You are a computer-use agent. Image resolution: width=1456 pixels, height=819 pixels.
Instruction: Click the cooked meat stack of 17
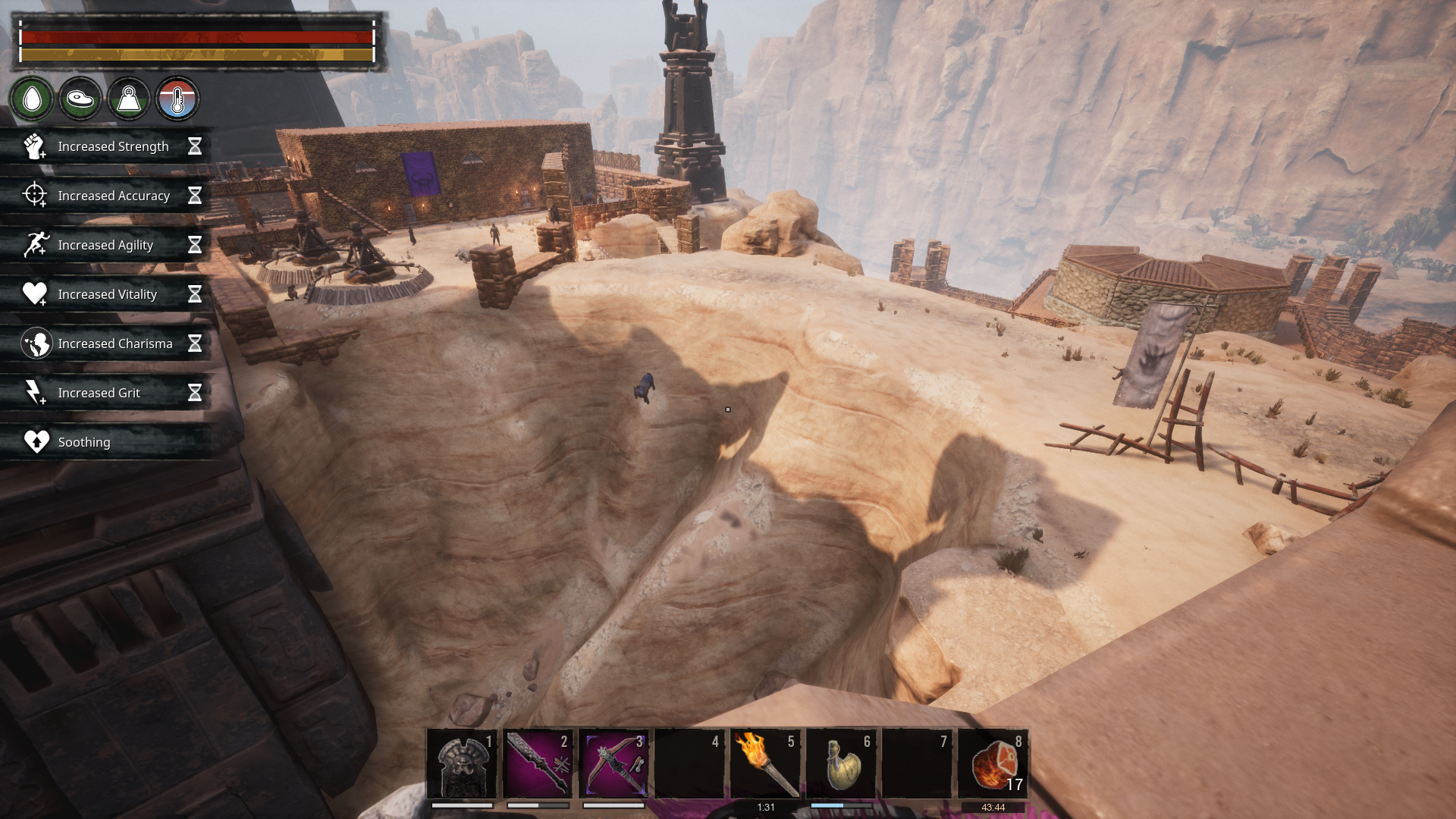pyautogui.click(x=993, y=763)
